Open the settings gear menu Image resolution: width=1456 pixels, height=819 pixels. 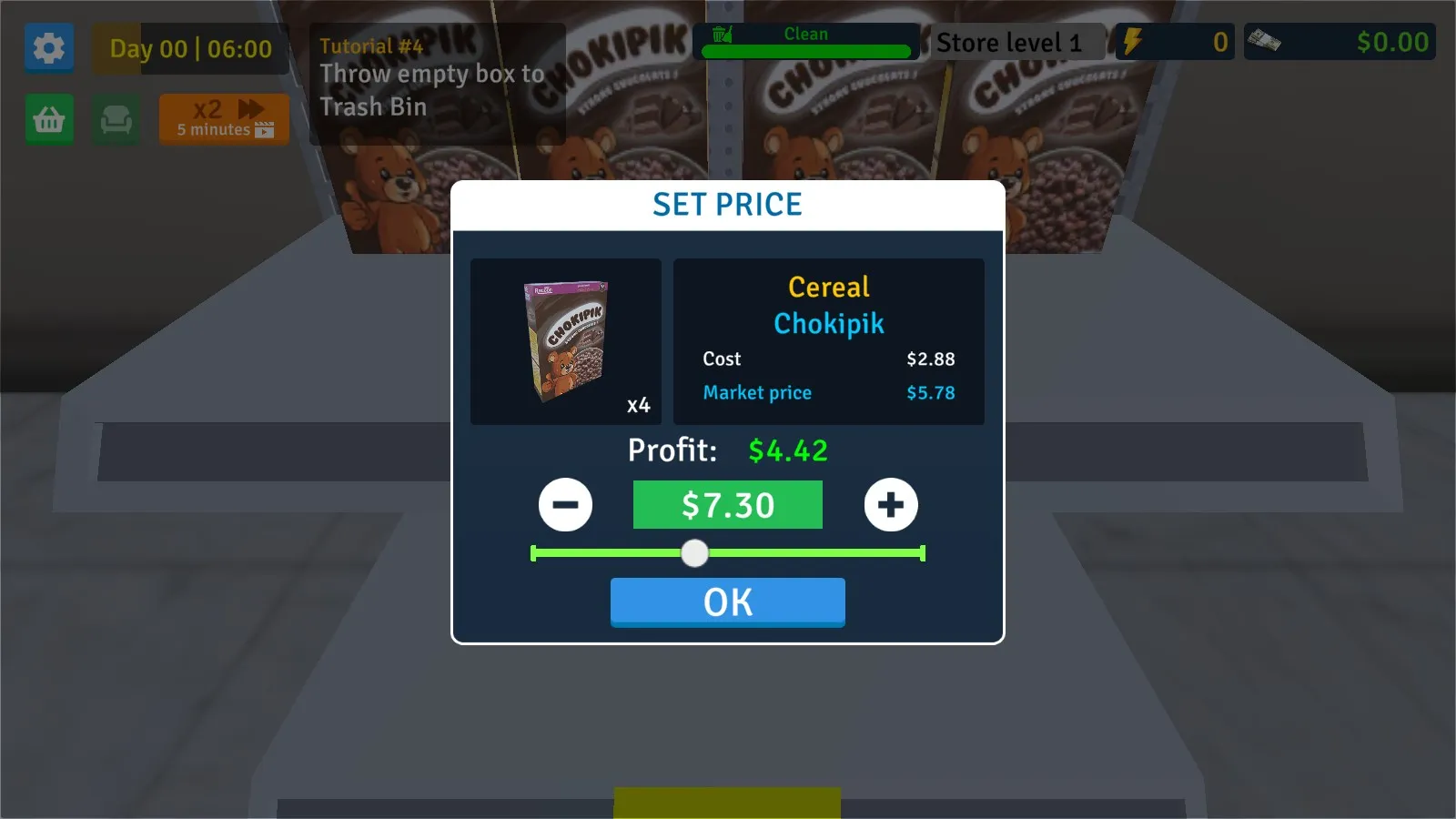pos(49,47)
